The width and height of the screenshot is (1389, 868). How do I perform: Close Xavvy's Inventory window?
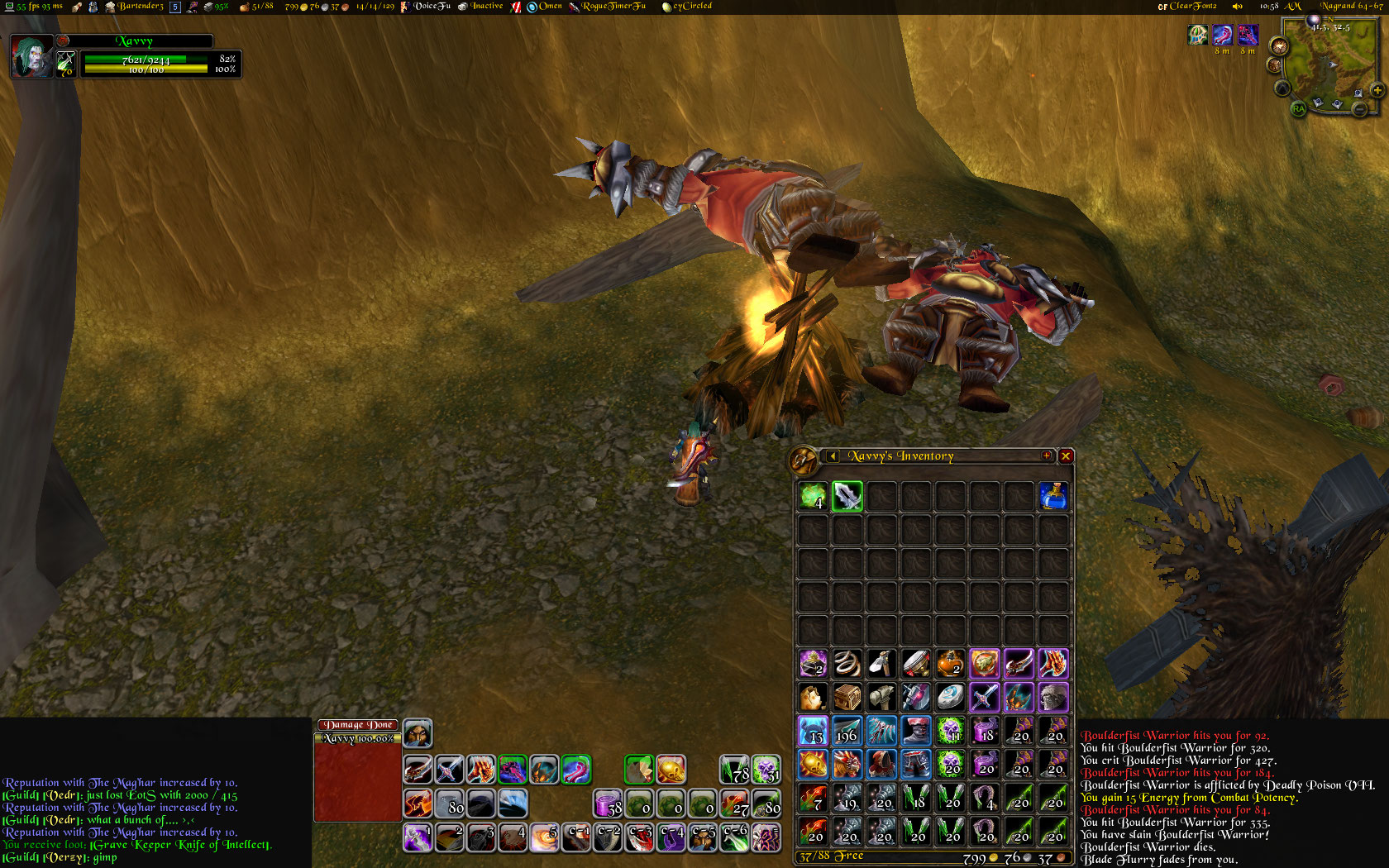point(1066,455)
